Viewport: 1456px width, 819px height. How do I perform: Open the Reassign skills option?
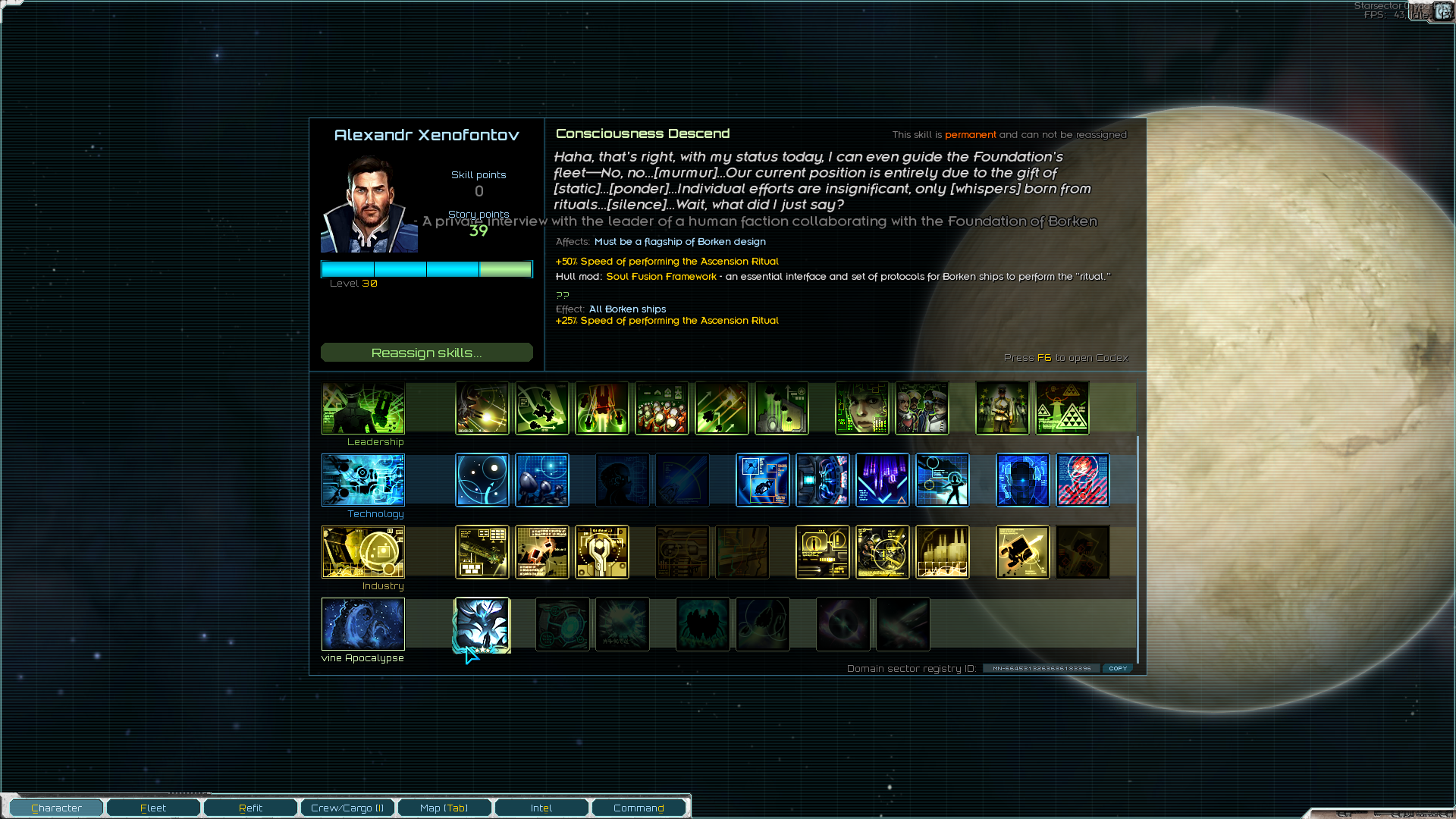[426, 353]
